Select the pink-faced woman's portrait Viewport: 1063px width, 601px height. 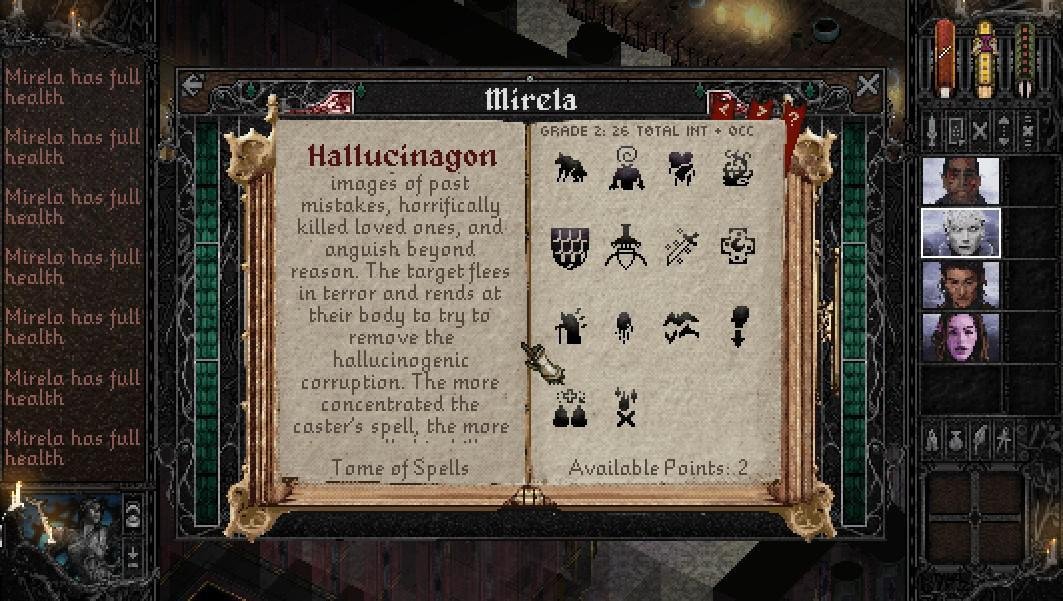coord(960,338)
